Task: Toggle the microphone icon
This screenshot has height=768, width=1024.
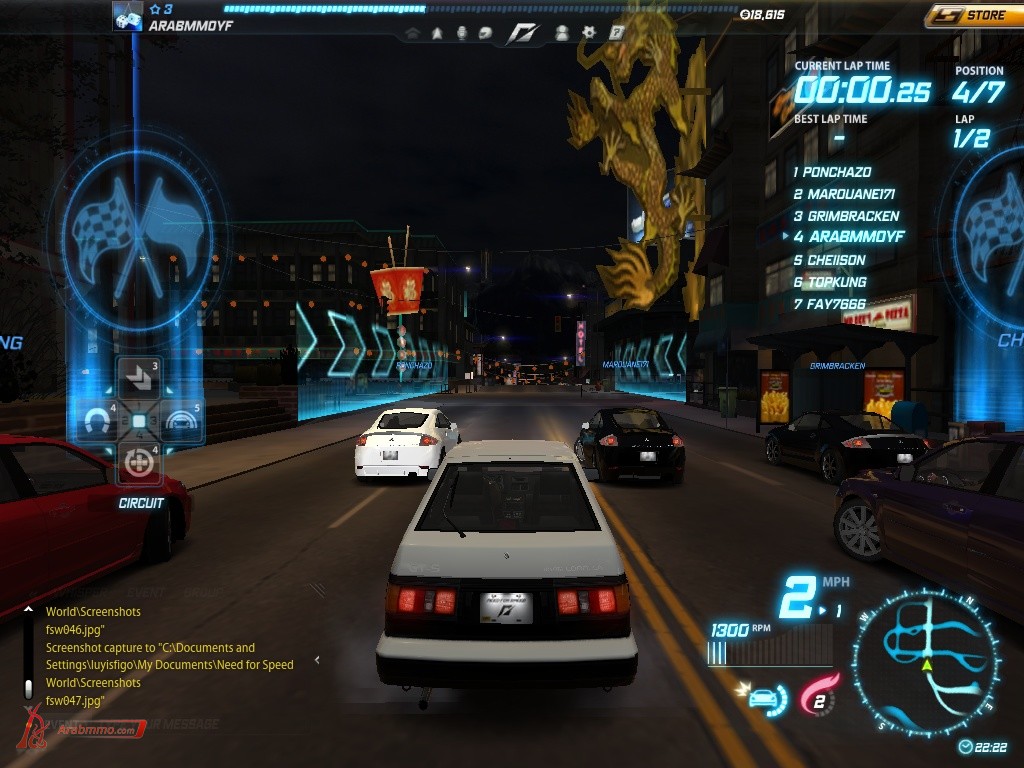Action: [461, 33]
